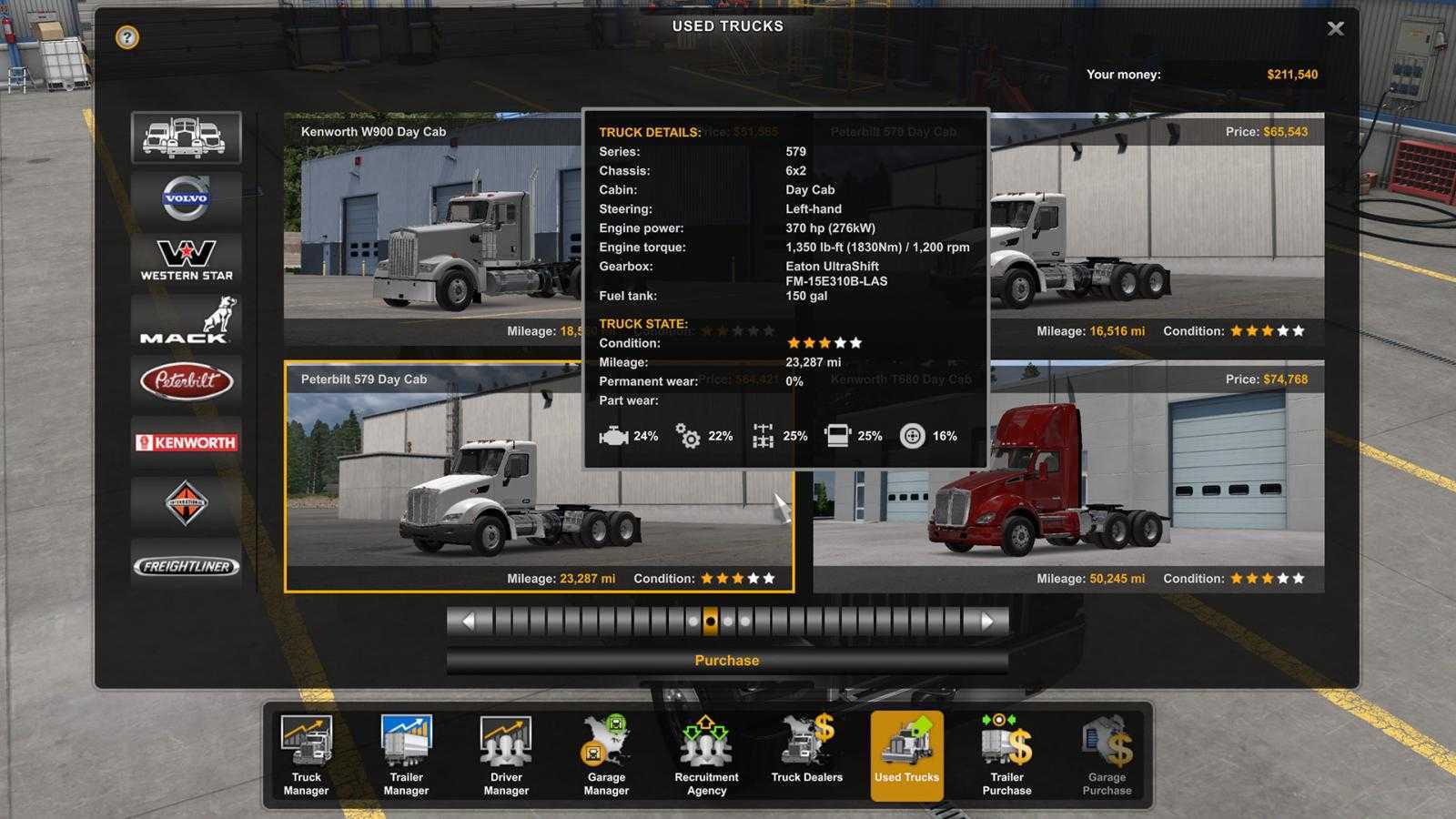The height and width of the screenshot is (819, 1456).
Task: Go to the next page of trucks
Action: click(x=987, y=622)
